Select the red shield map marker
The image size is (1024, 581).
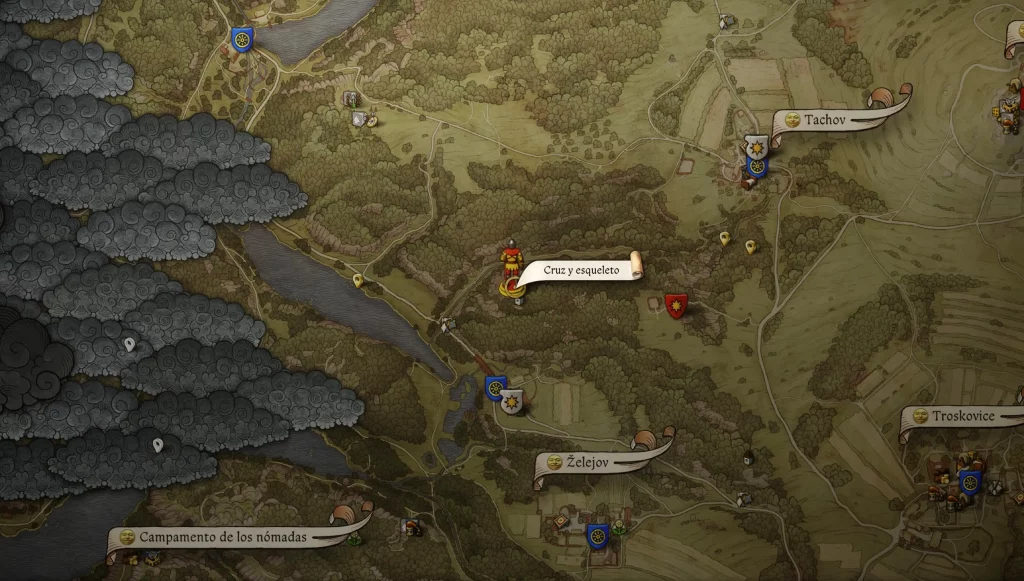click(x=676, y=304)
